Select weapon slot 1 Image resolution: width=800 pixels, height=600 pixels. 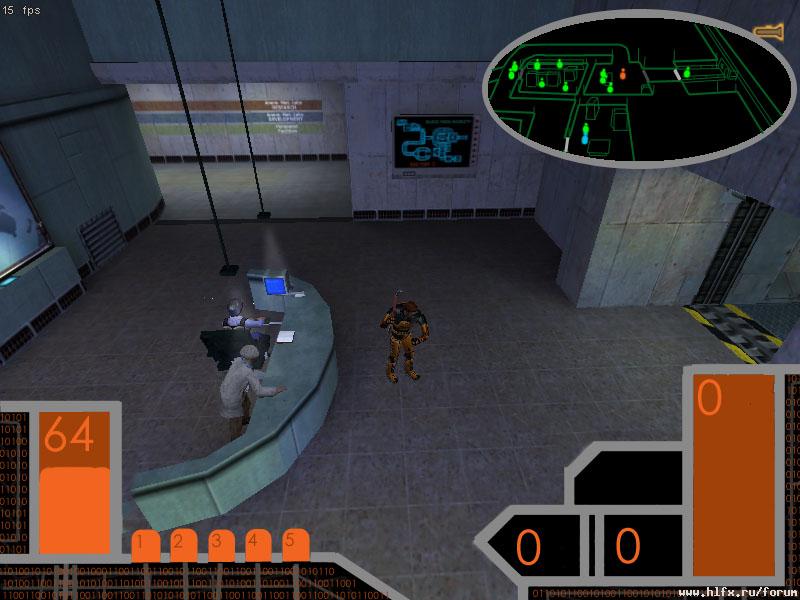coord(145,545)
